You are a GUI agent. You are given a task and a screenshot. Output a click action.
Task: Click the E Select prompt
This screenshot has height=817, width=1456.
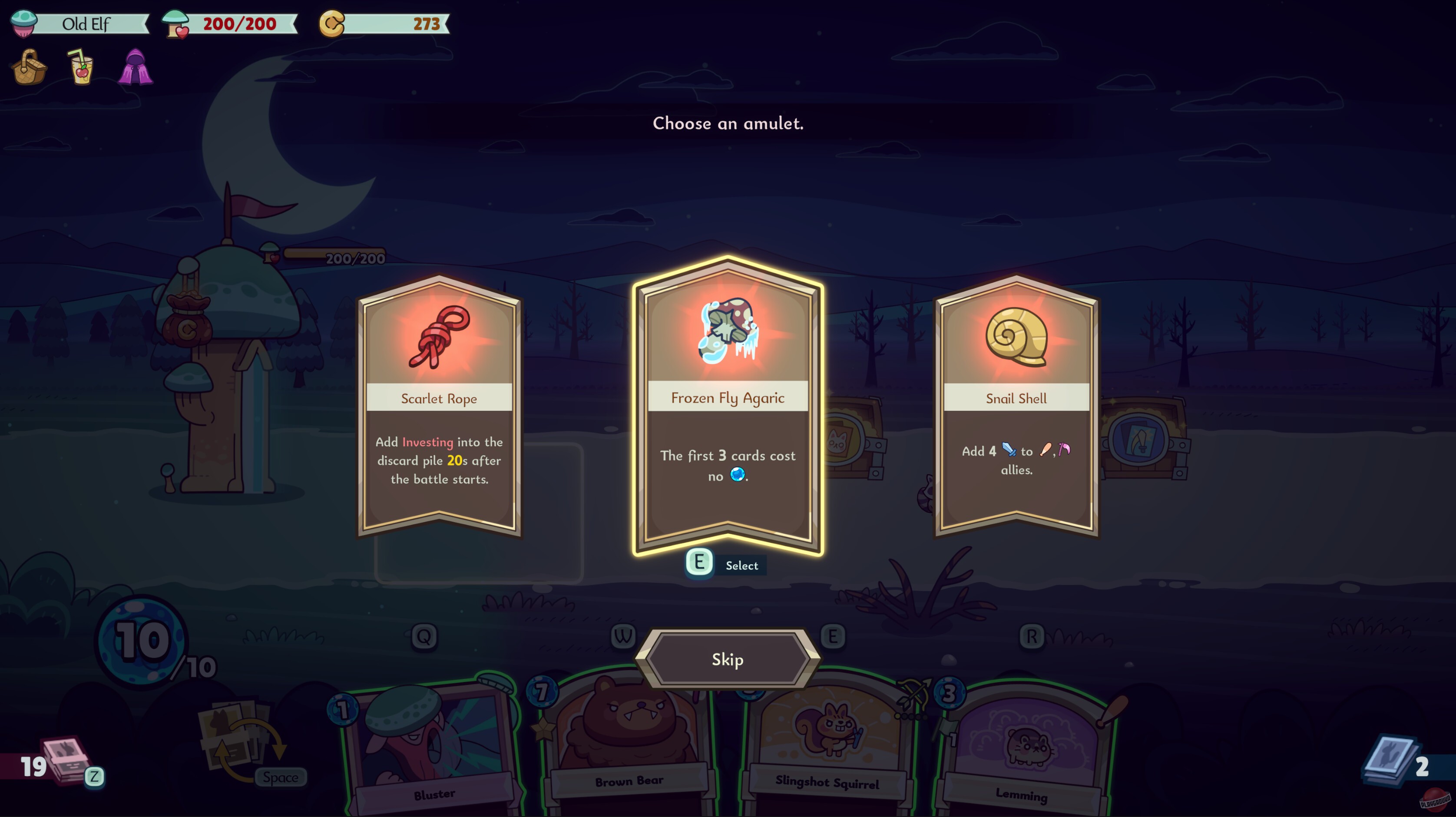coord(699,563)
